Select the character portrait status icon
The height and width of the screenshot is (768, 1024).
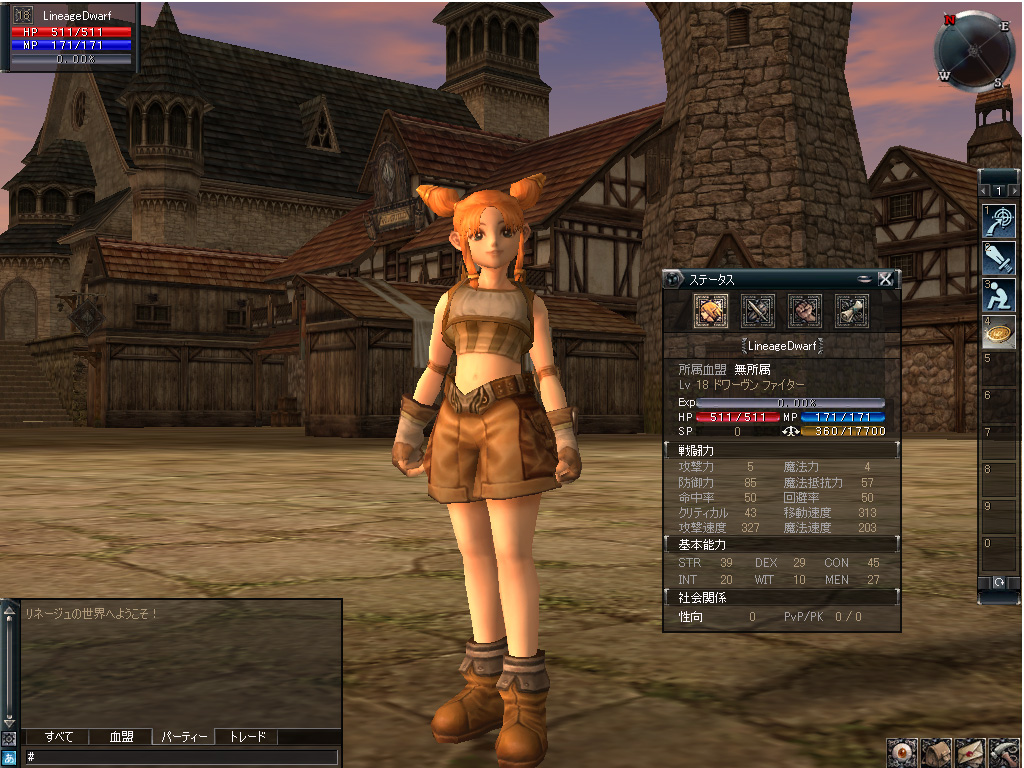pyautogui.click(x=710, y=311)
